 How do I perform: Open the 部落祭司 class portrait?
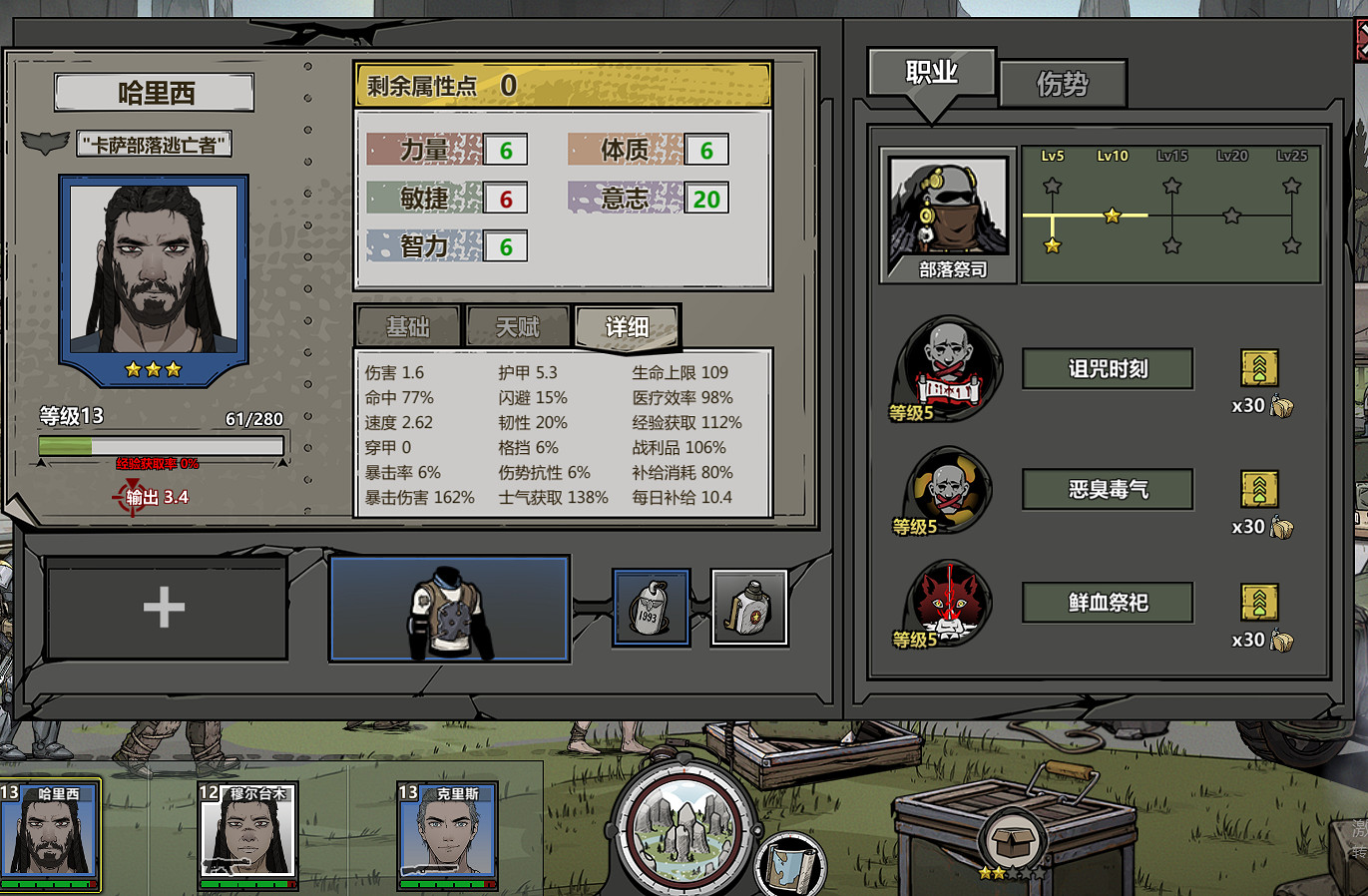[946, 207]
